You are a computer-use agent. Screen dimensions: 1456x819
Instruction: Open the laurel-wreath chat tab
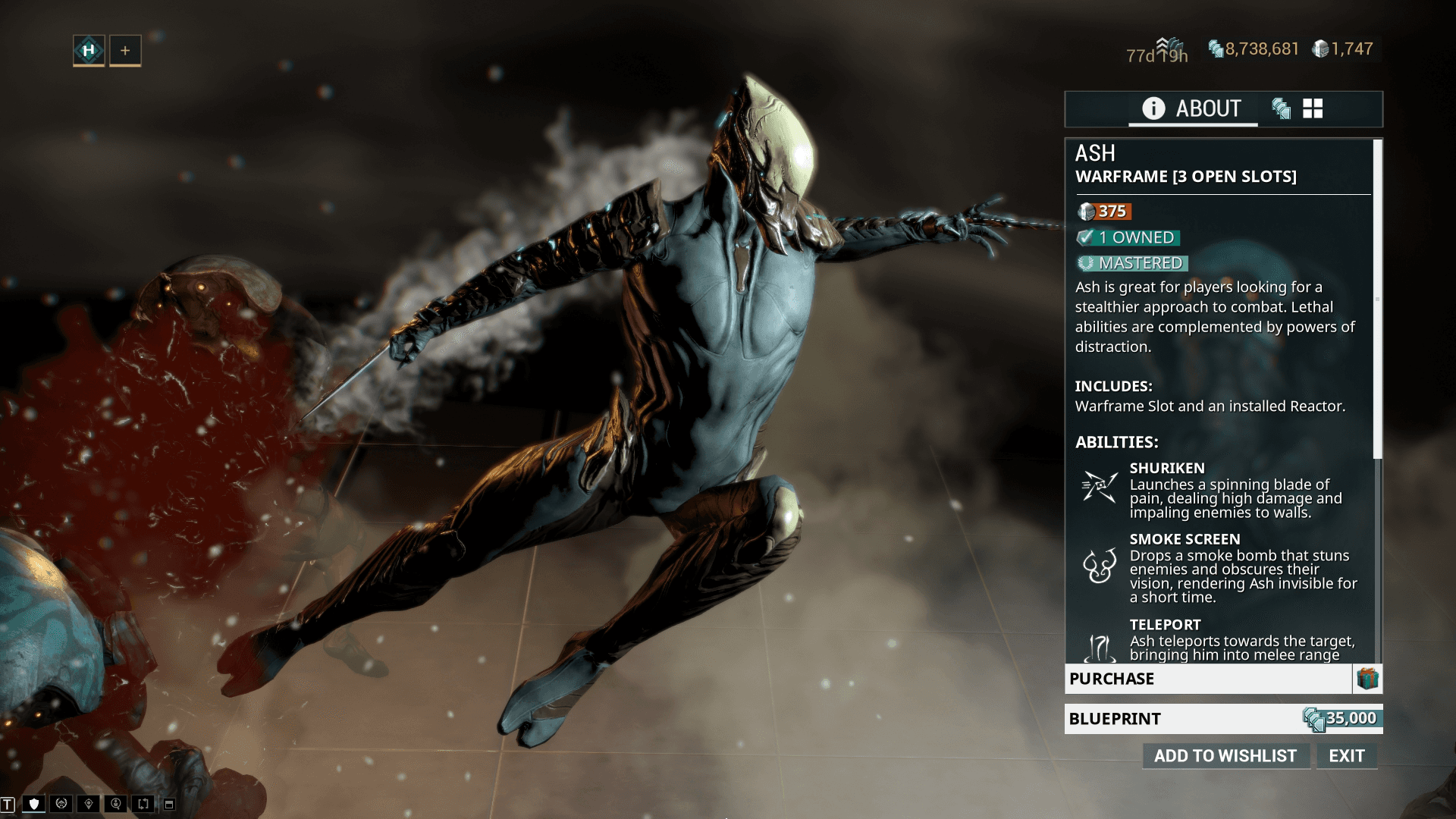coord(61,804)
